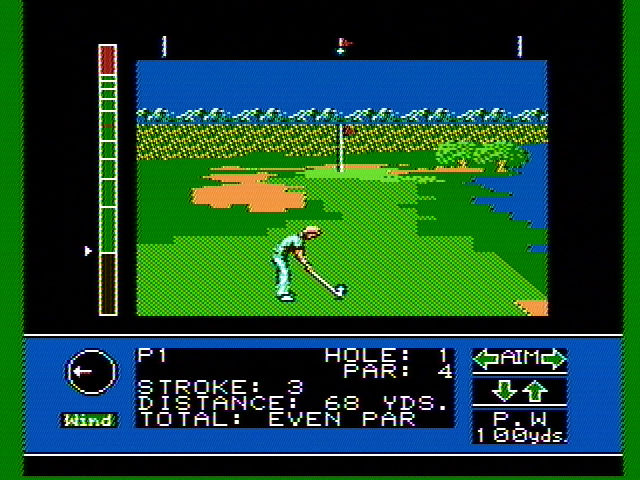The width and height of the screenshot is (640, 480).
Task: Select the green up arrow club changer
Action: [535, 390]
